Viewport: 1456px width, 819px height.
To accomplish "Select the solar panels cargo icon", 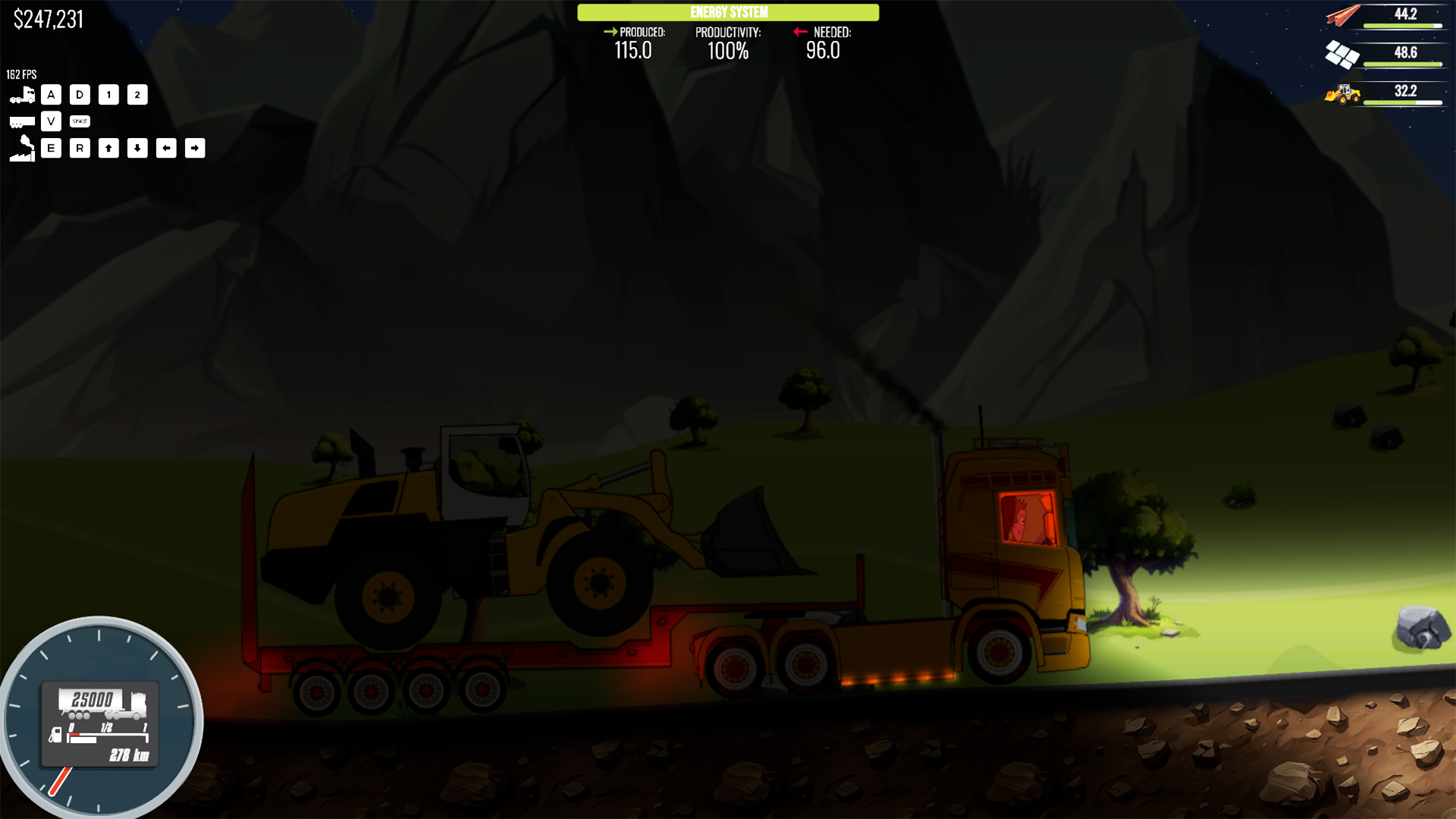I will coord(1342,55).
